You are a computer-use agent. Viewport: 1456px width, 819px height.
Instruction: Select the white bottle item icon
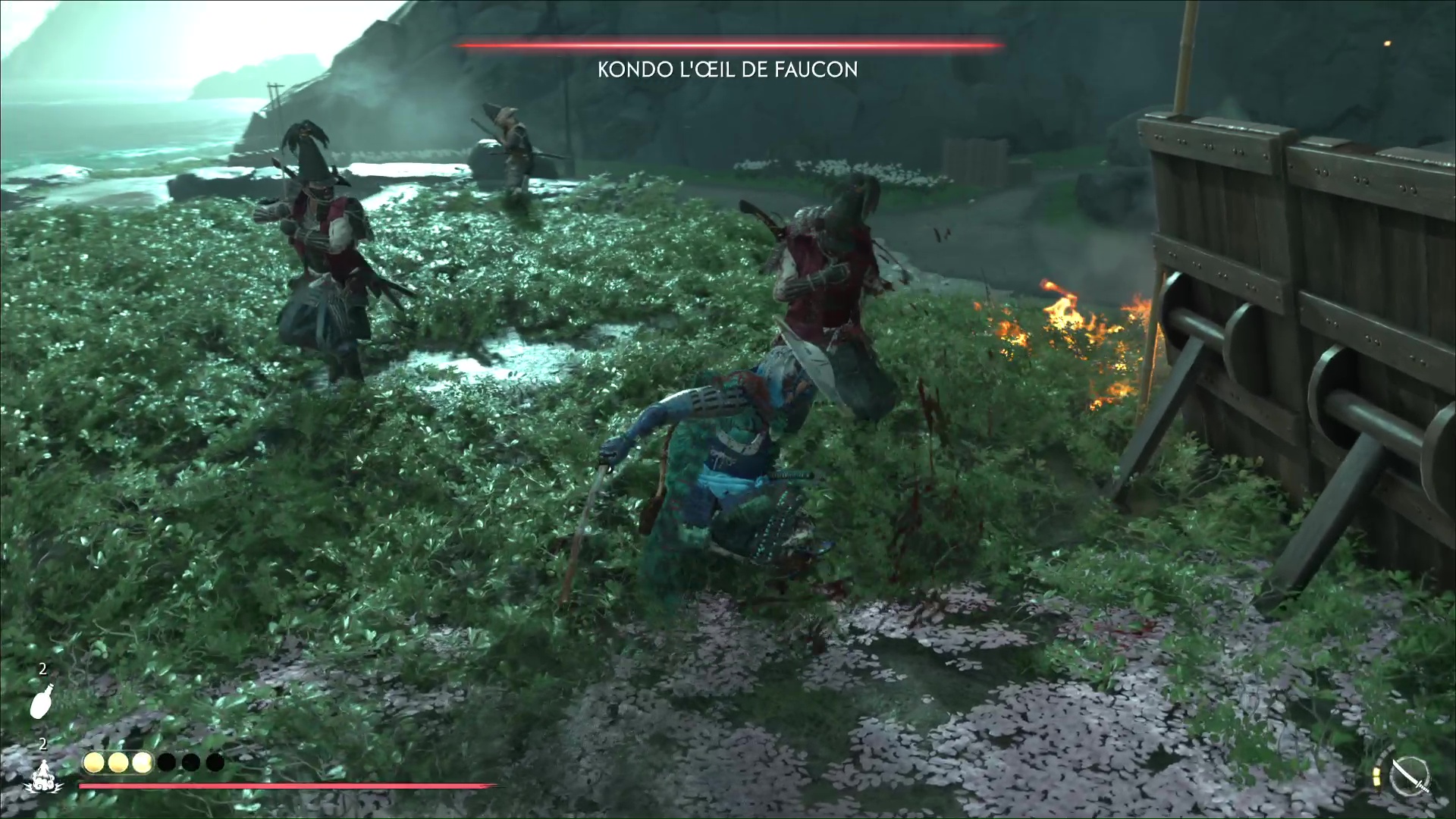42,700
